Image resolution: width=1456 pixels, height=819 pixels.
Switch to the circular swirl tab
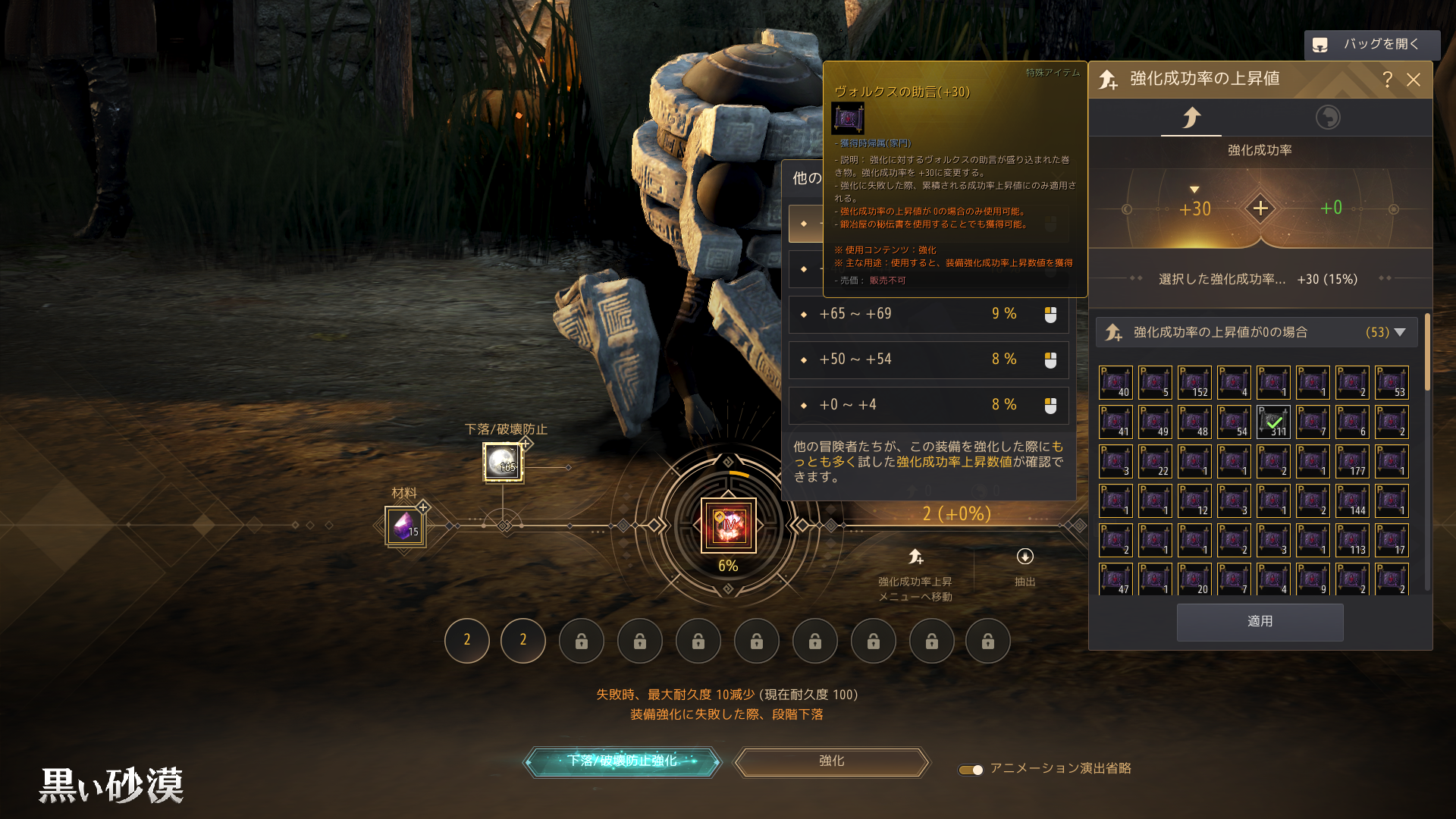[x=1327, y=118]
